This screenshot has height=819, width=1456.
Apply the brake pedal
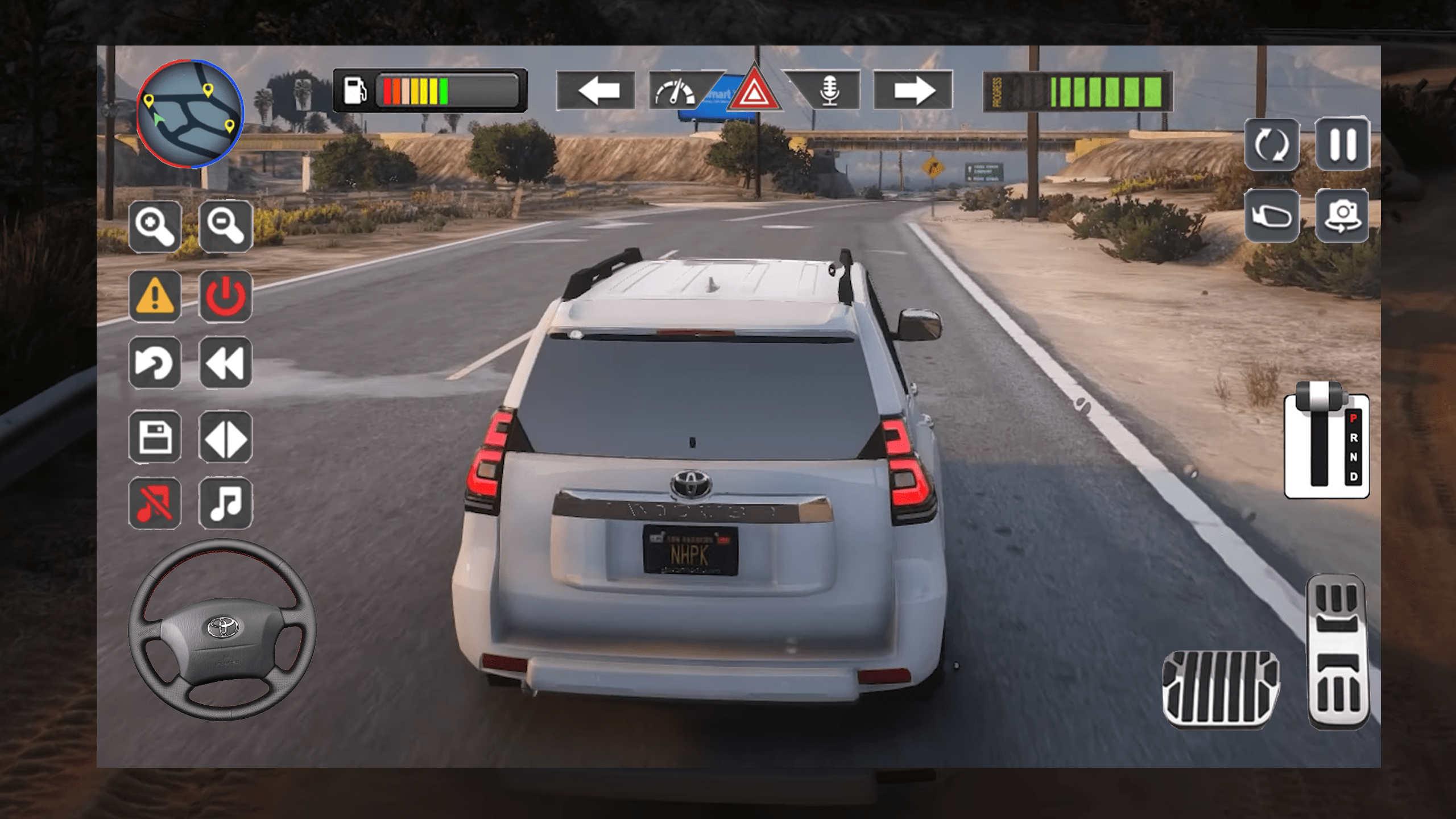point(1221,688)
